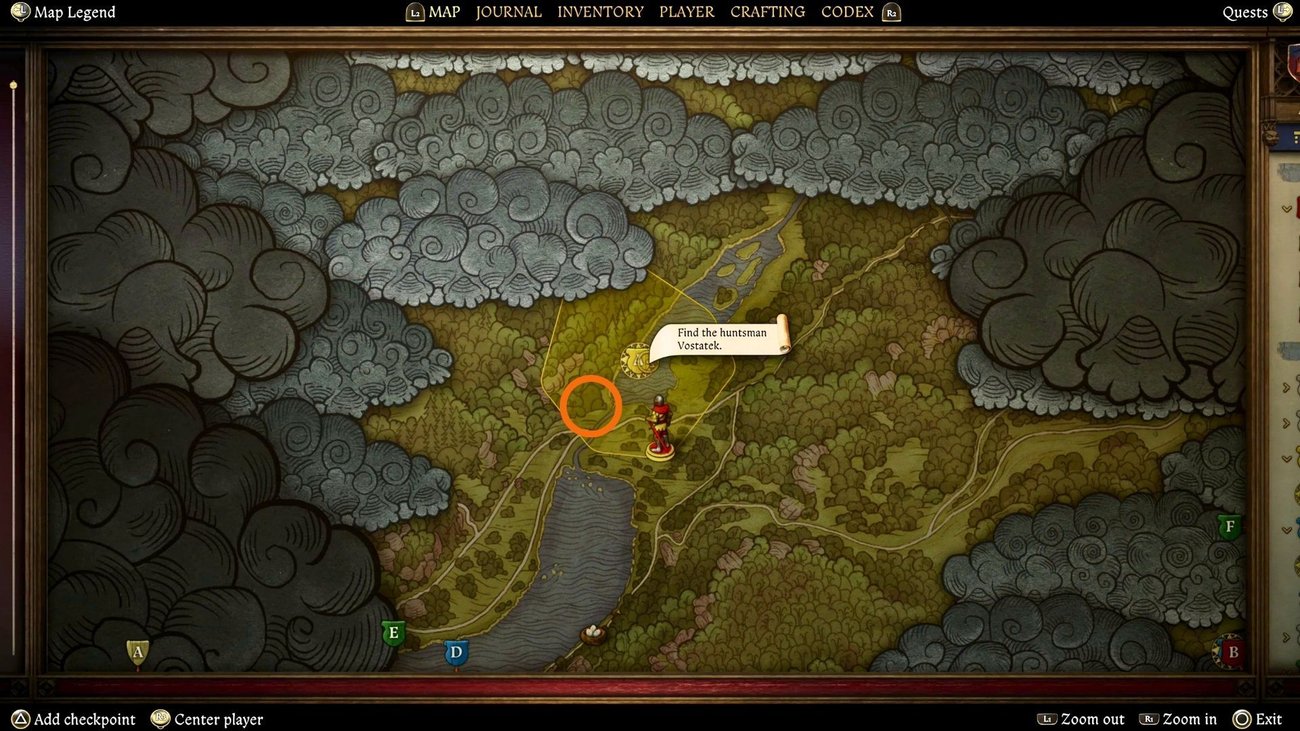Select the green shield marker F on the right

[x=1229, y=524]
